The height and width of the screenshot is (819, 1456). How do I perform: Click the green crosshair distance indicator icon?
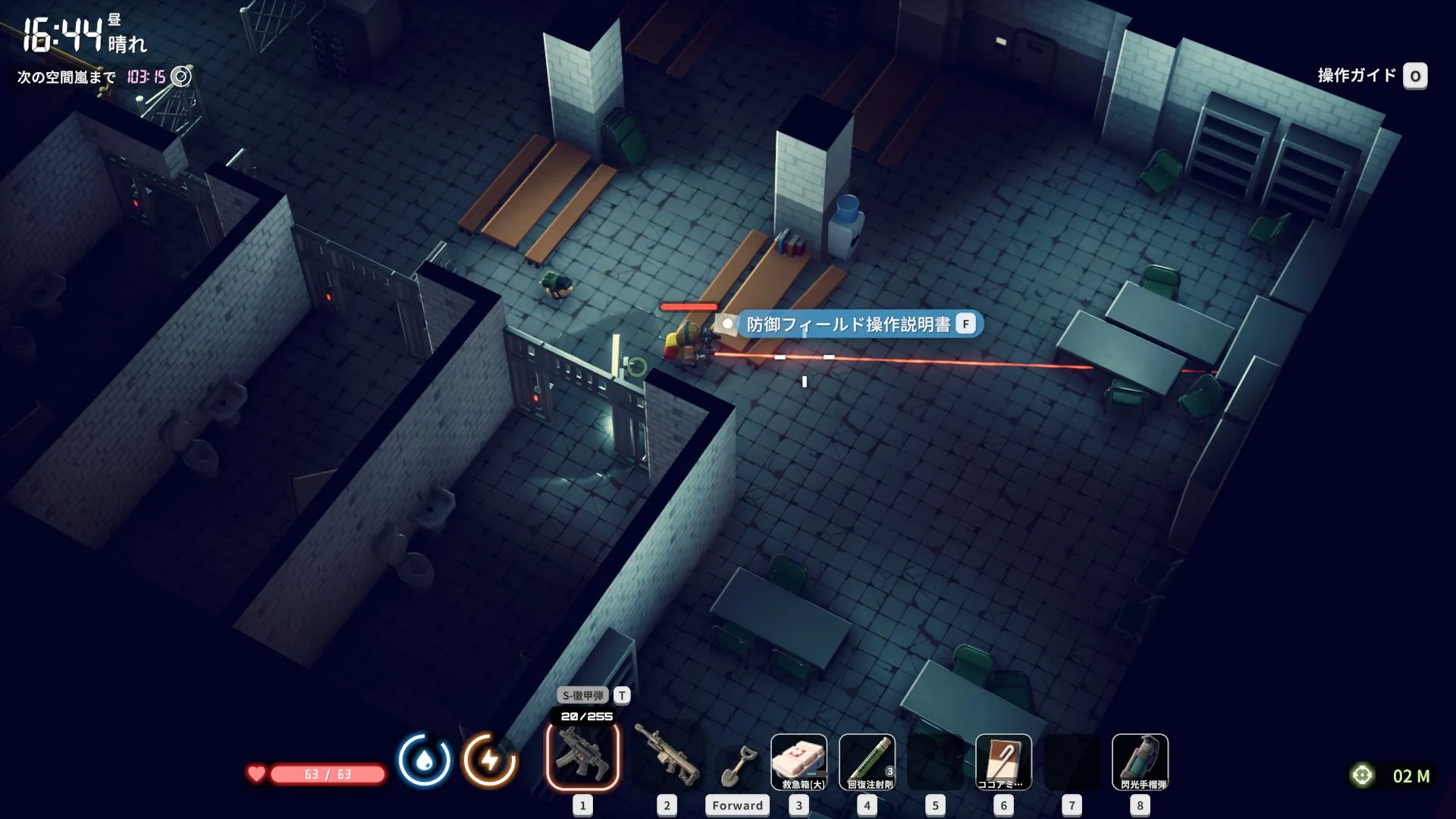point(1362,775)
